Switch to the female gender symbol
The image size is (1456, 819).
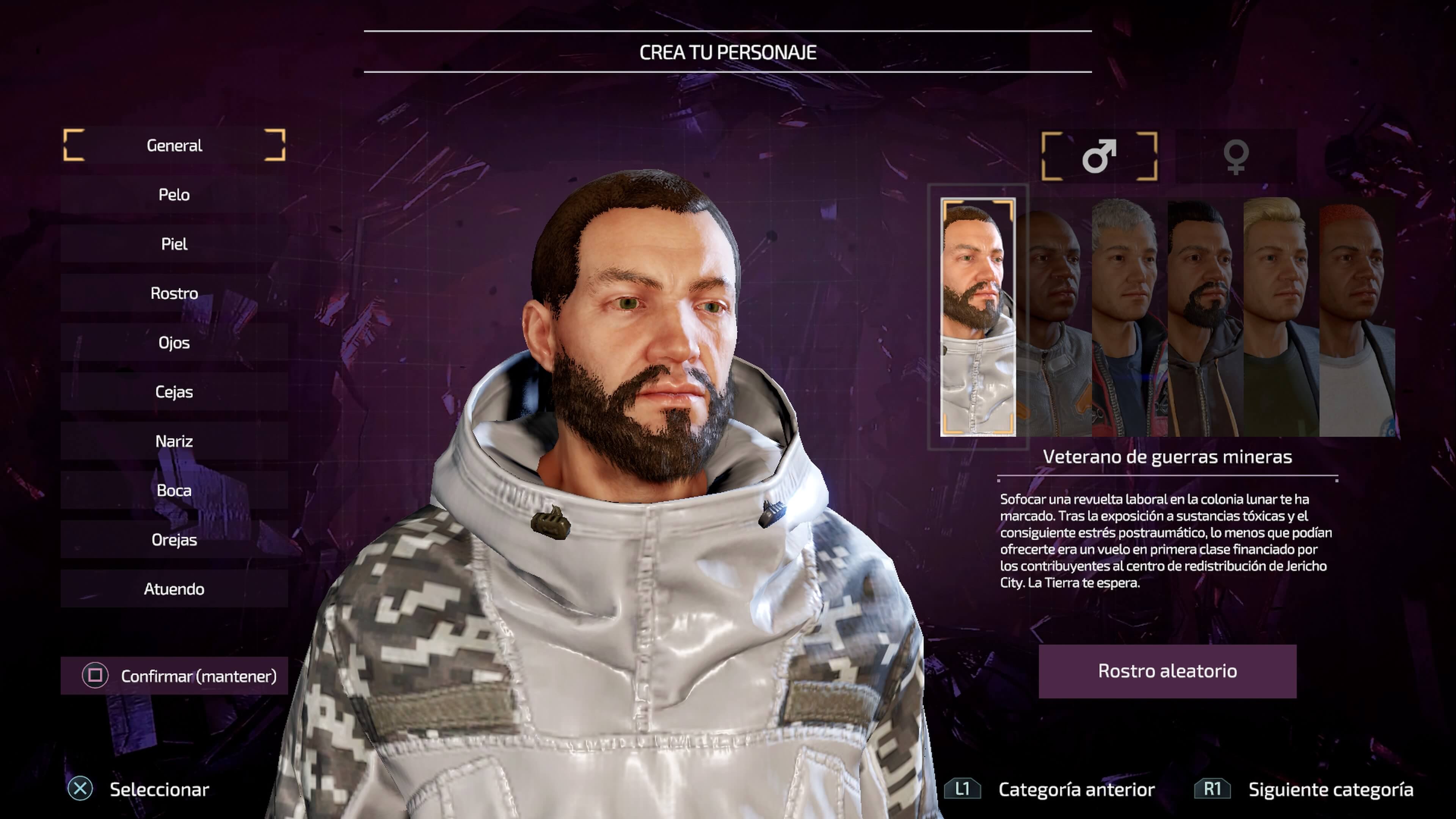1236,156
